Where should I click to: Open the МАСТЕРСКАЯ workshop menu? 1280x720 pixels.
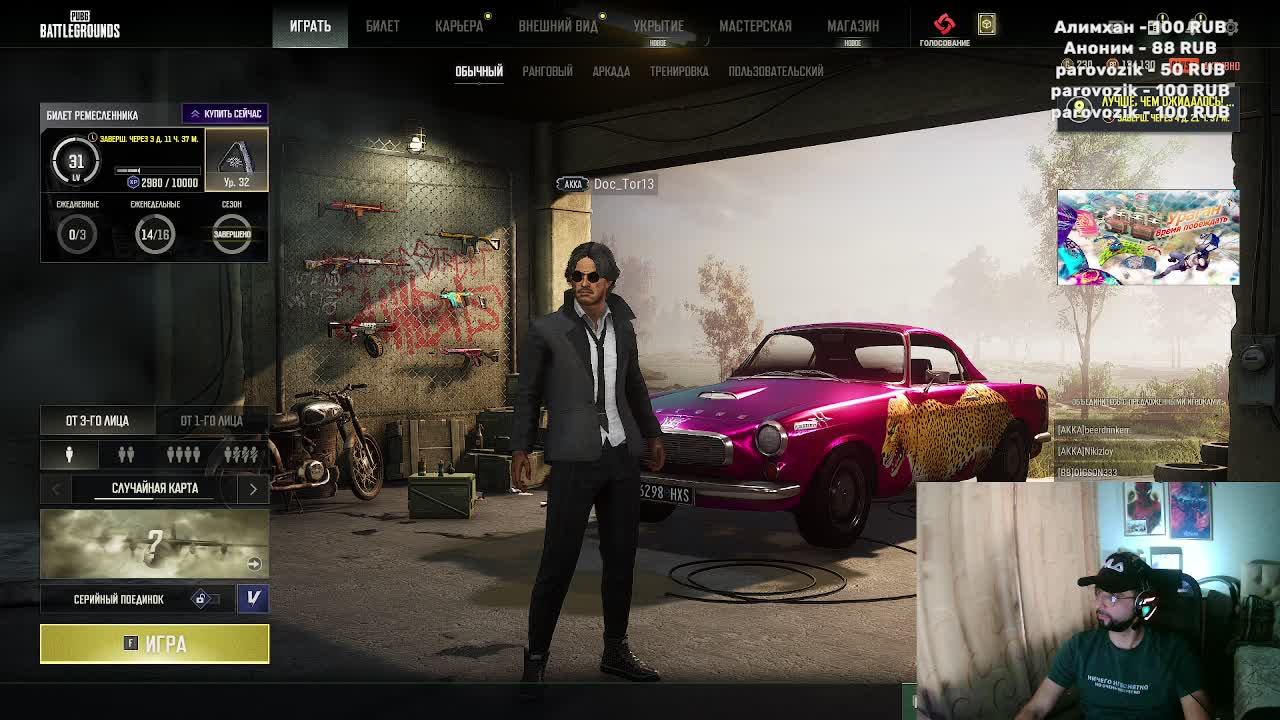click(755, 26)
